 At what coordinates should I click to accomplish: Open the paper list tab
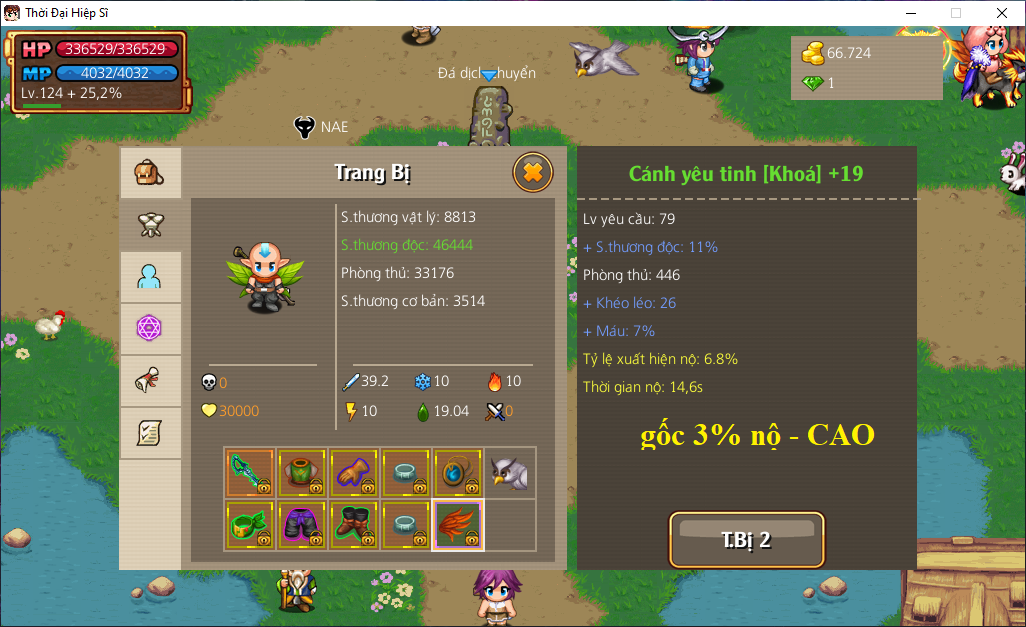[150, 433]
